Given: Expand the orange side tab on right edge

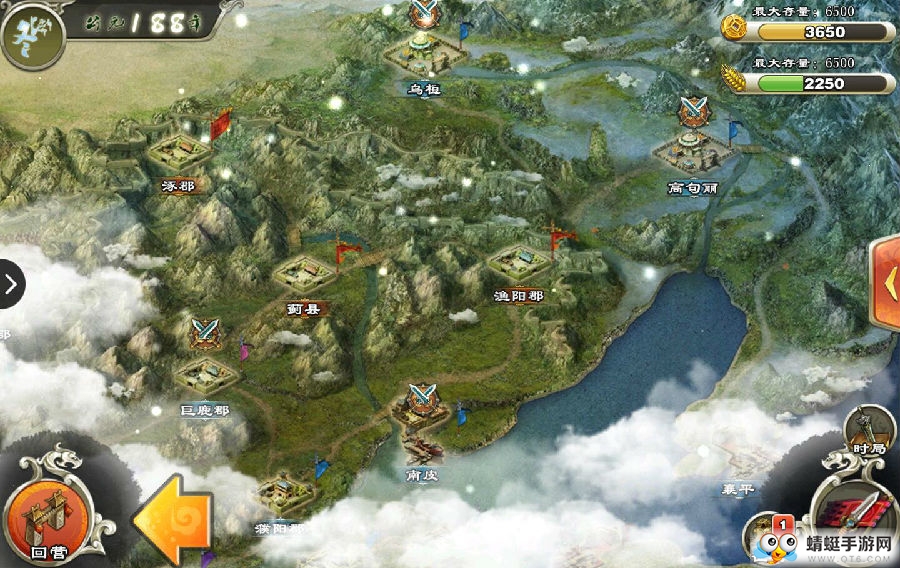Looking at the screenshot, I should tap(886, 284).
